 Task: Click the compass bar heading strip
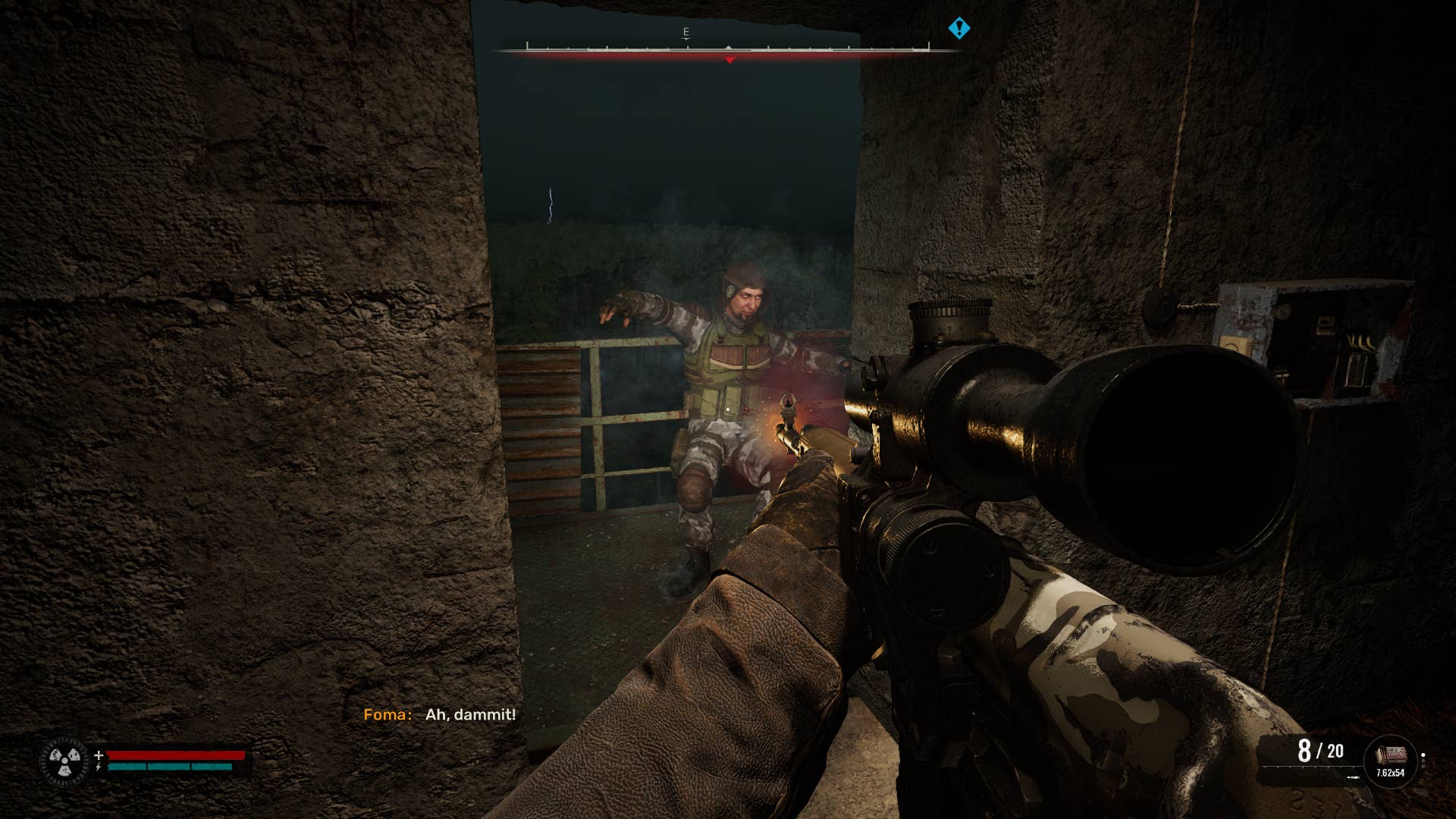click(727, 49)
